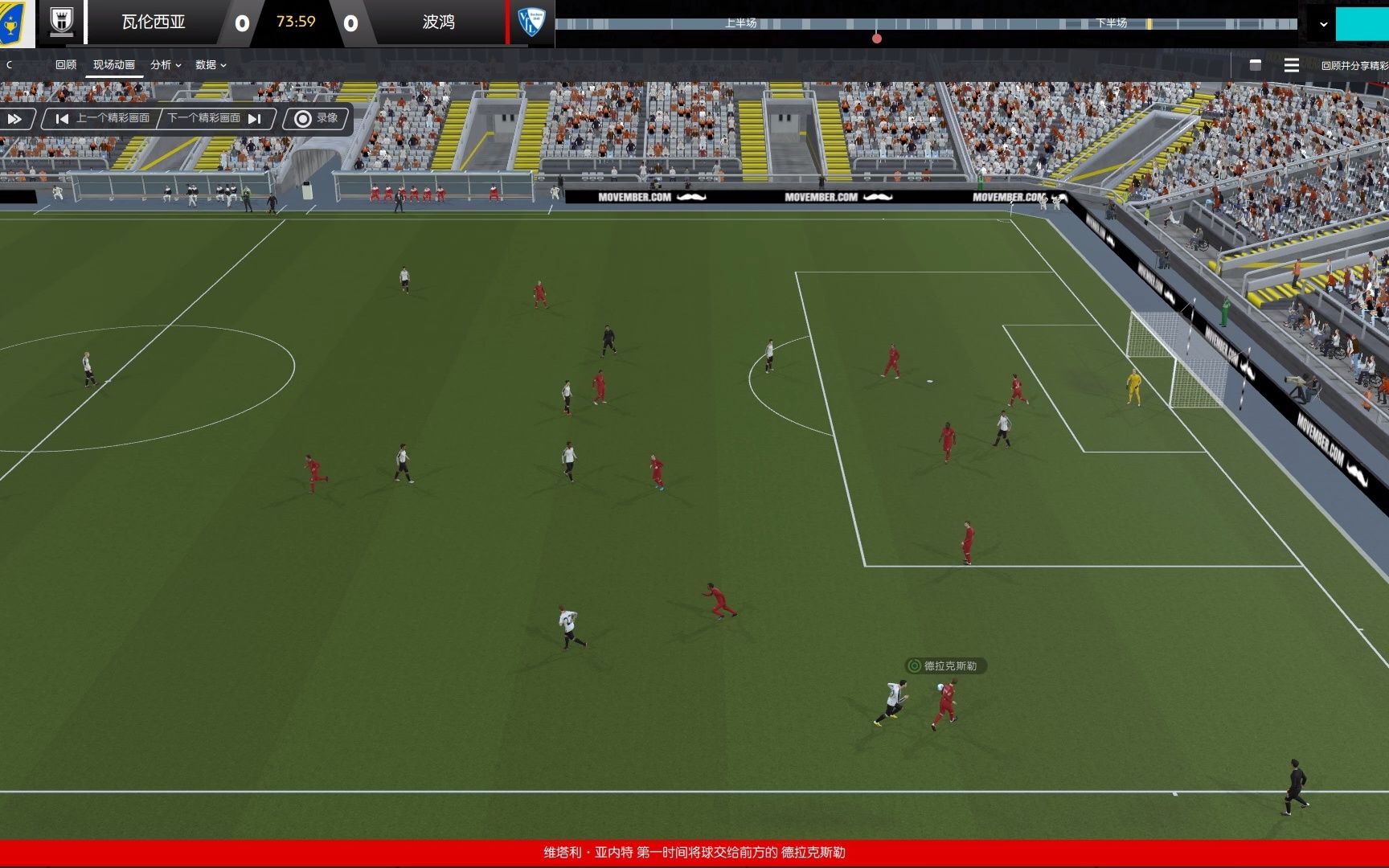The image size is (1389, 868).
Task: Open the 回顾 review tab
Action: (x=66, y=65)
